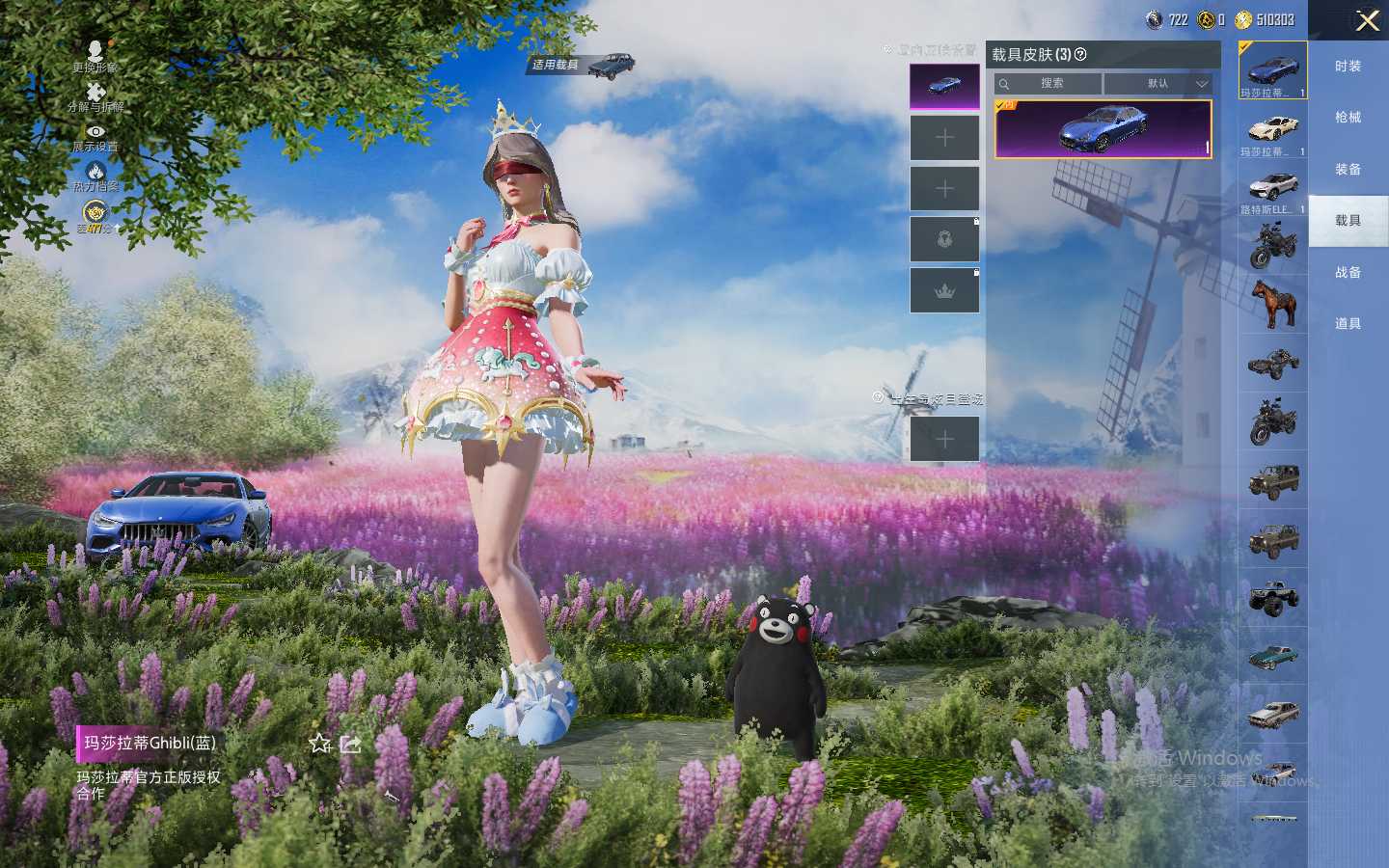Close the vehicle skin screen
Image resolution: width=1389 pixels, height=868 pixels.
(1367, 20)
